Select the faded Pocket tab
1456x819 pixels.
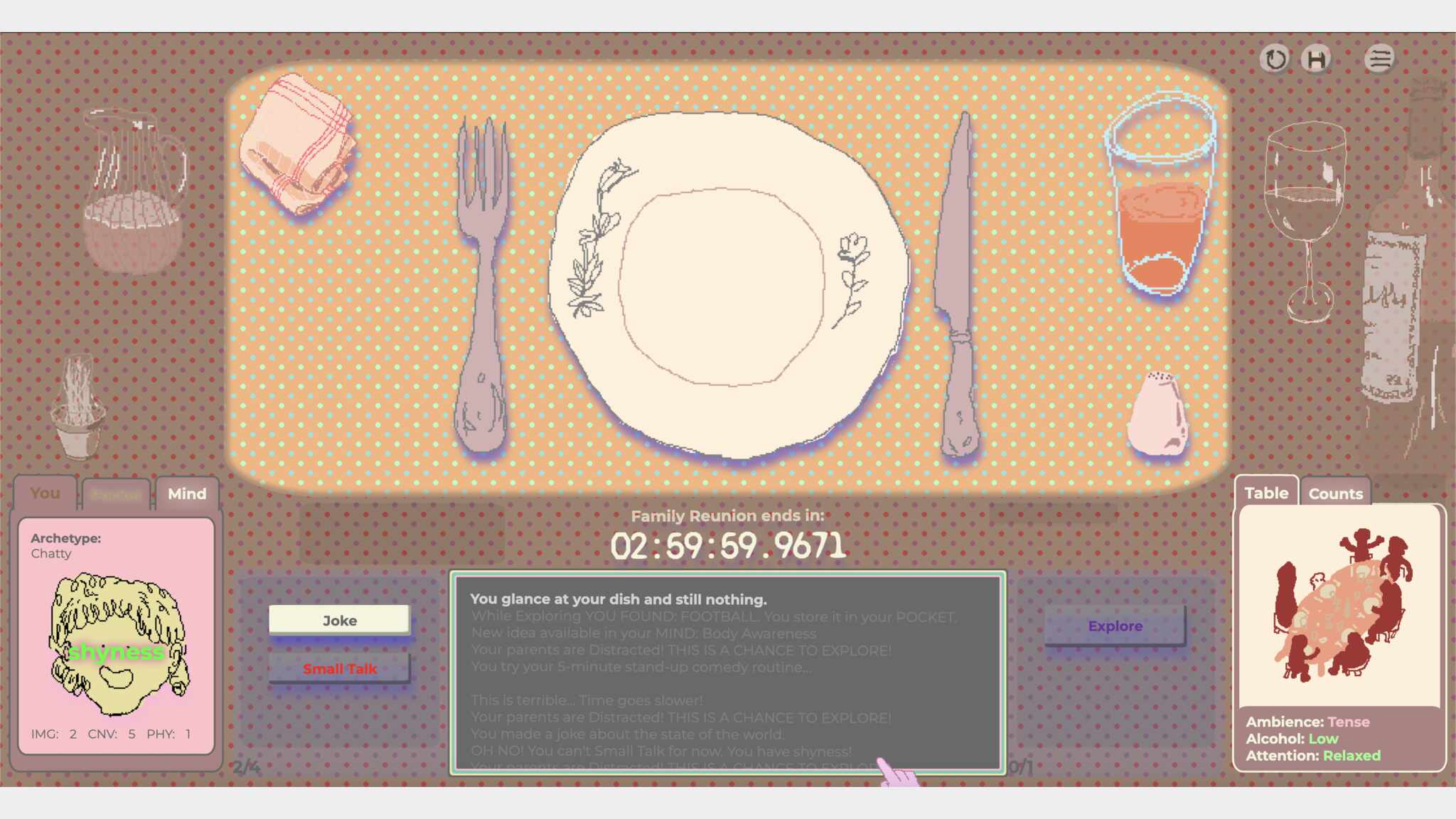coord(116,494)
